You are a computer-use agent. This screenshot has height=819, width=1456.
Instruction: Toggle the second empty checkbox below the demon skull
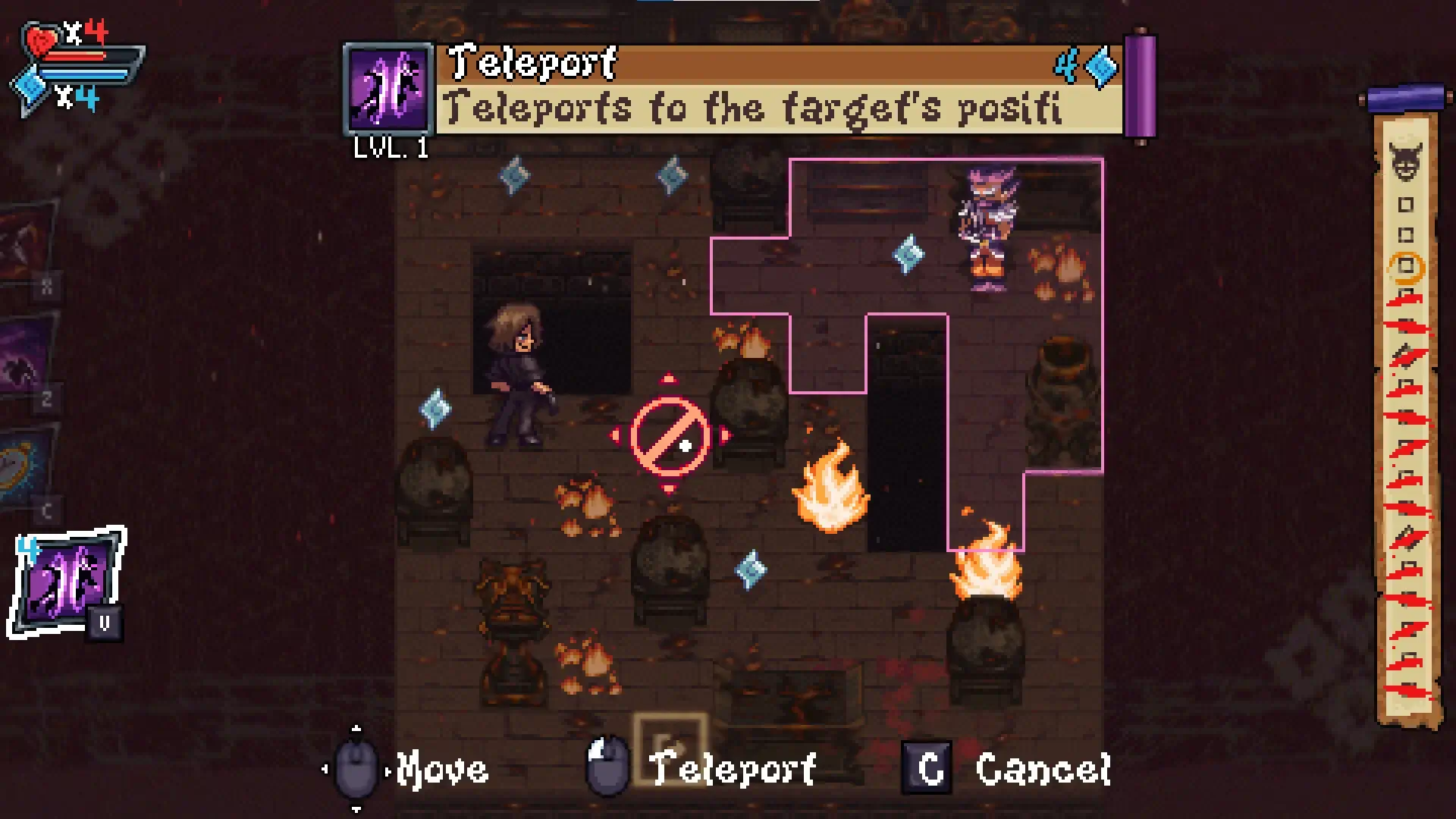(x=1406, y=235)
